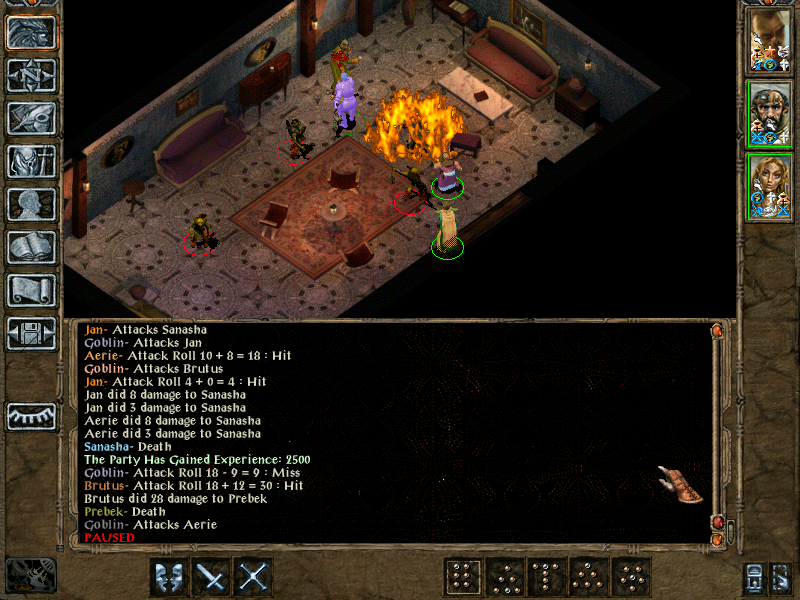The image size is (800, 600).
Task: Select Jan's helmeted gnome portrait
Action: tap(771, 114)
